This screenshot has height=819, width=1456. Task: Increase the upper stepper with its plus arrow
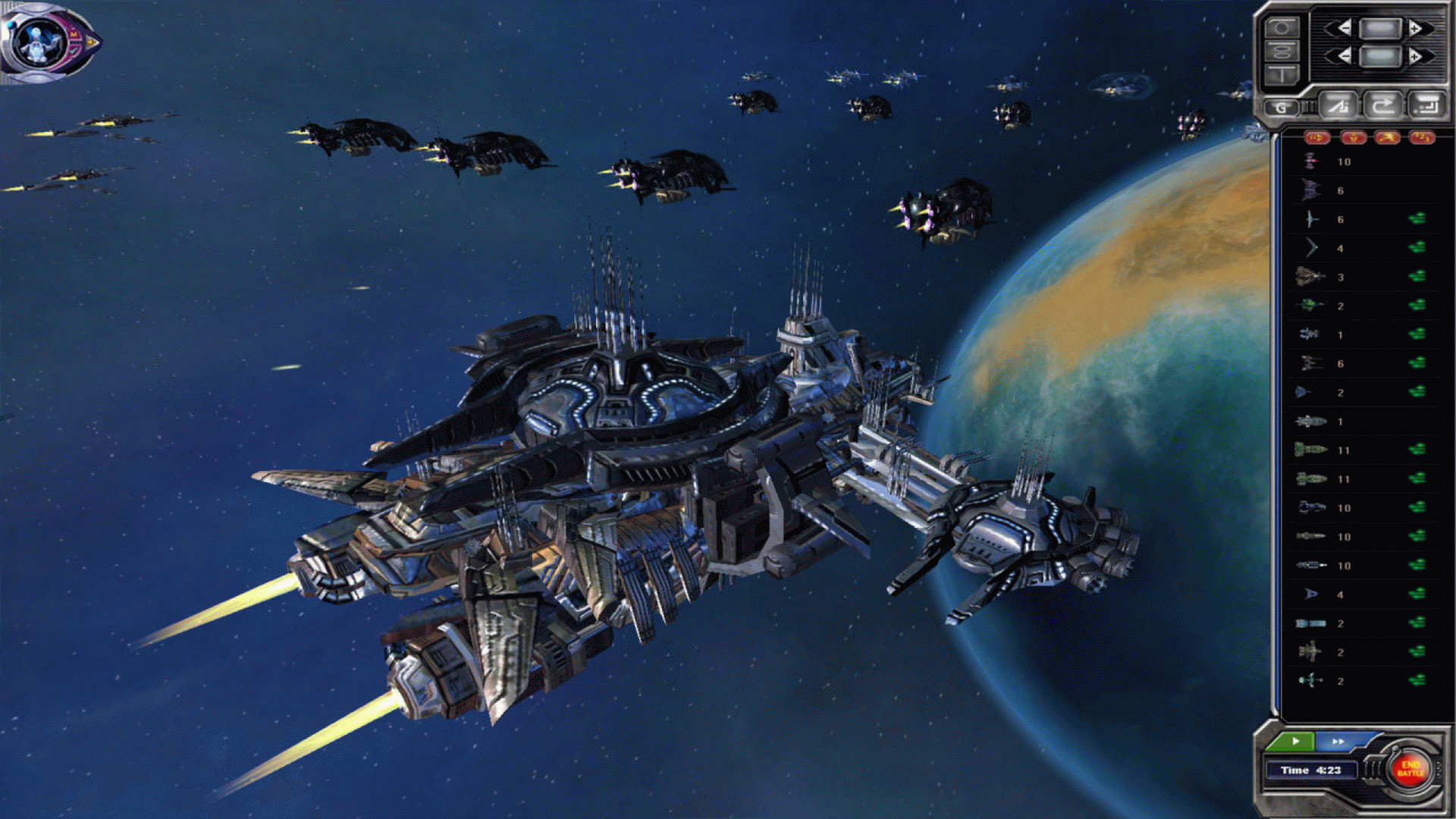point(1415,29)
